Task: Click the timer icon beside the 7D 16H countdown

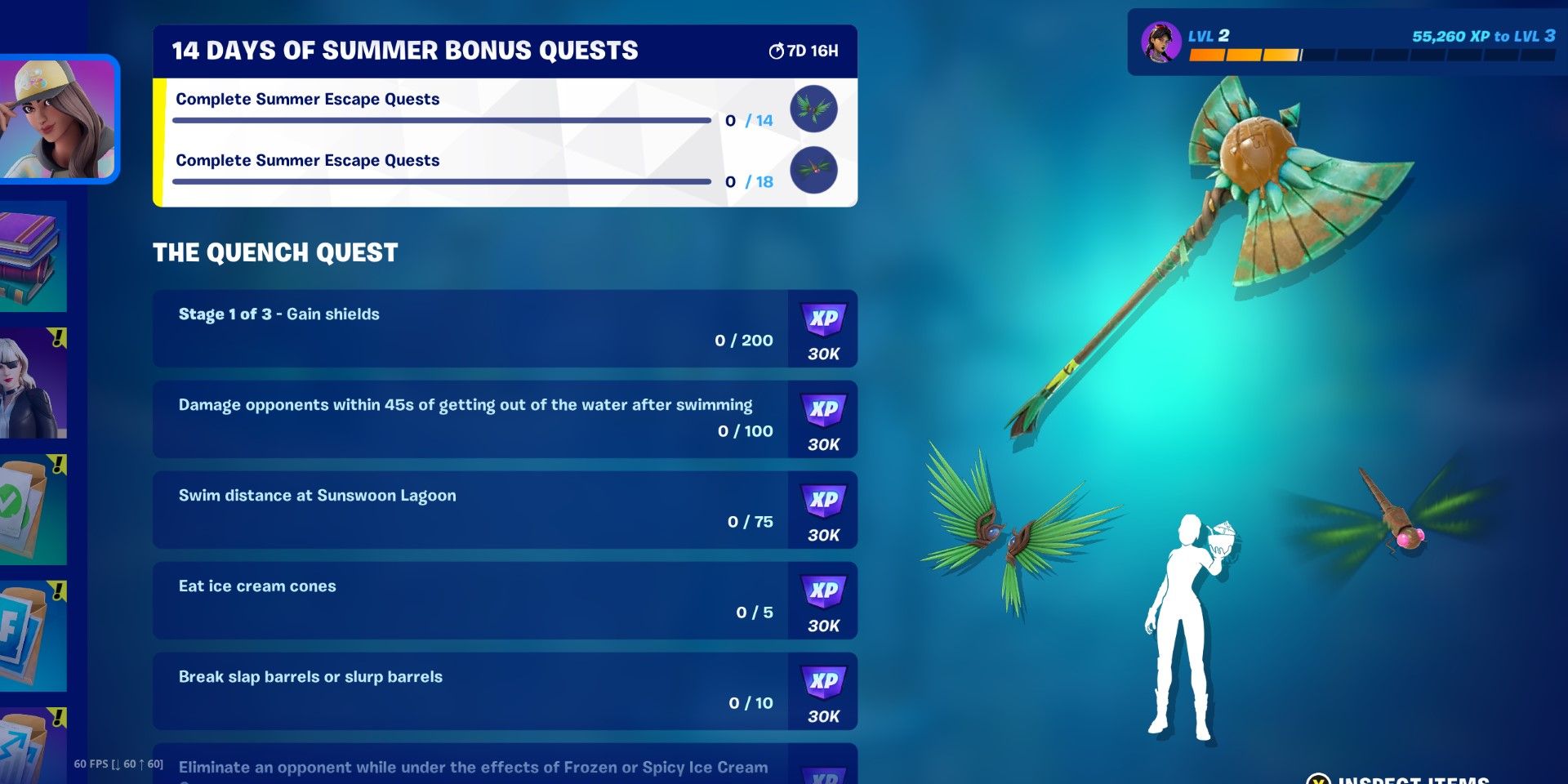Action: [775, 49]
